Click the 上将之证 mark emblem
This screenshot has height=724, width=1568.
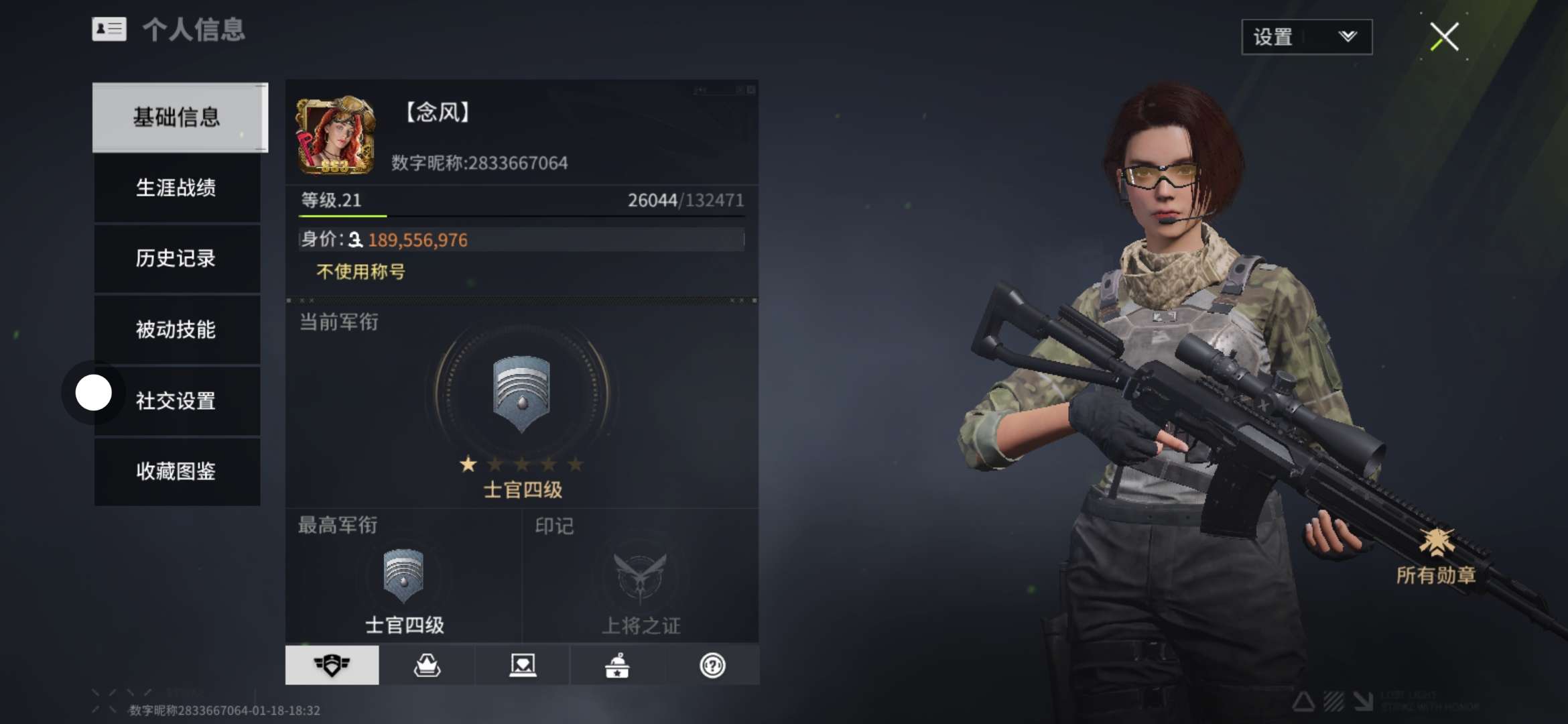(x=641, y=577)
